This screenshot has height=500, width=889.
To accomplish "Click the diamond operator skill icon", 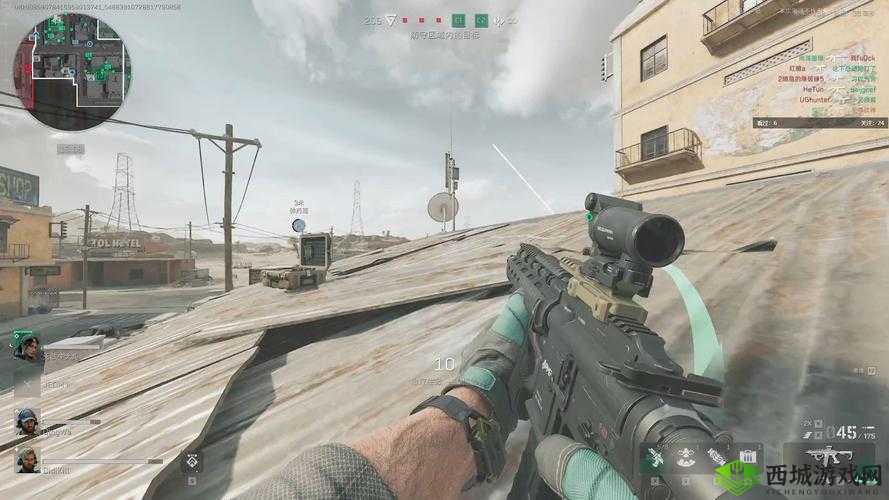I will tap(191, 461).
